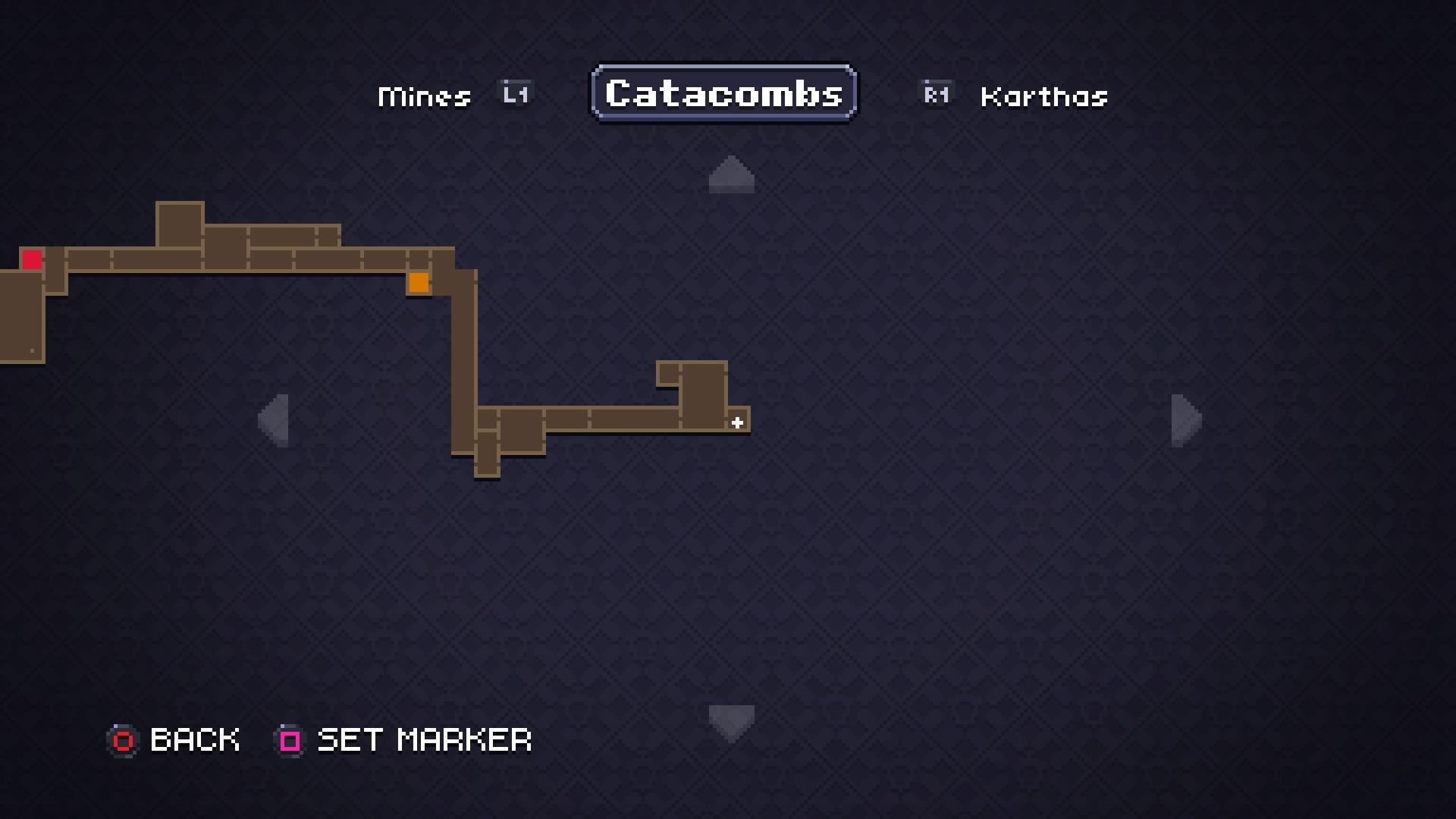
Task: Click the left navigation arrow
Action: 276,421
